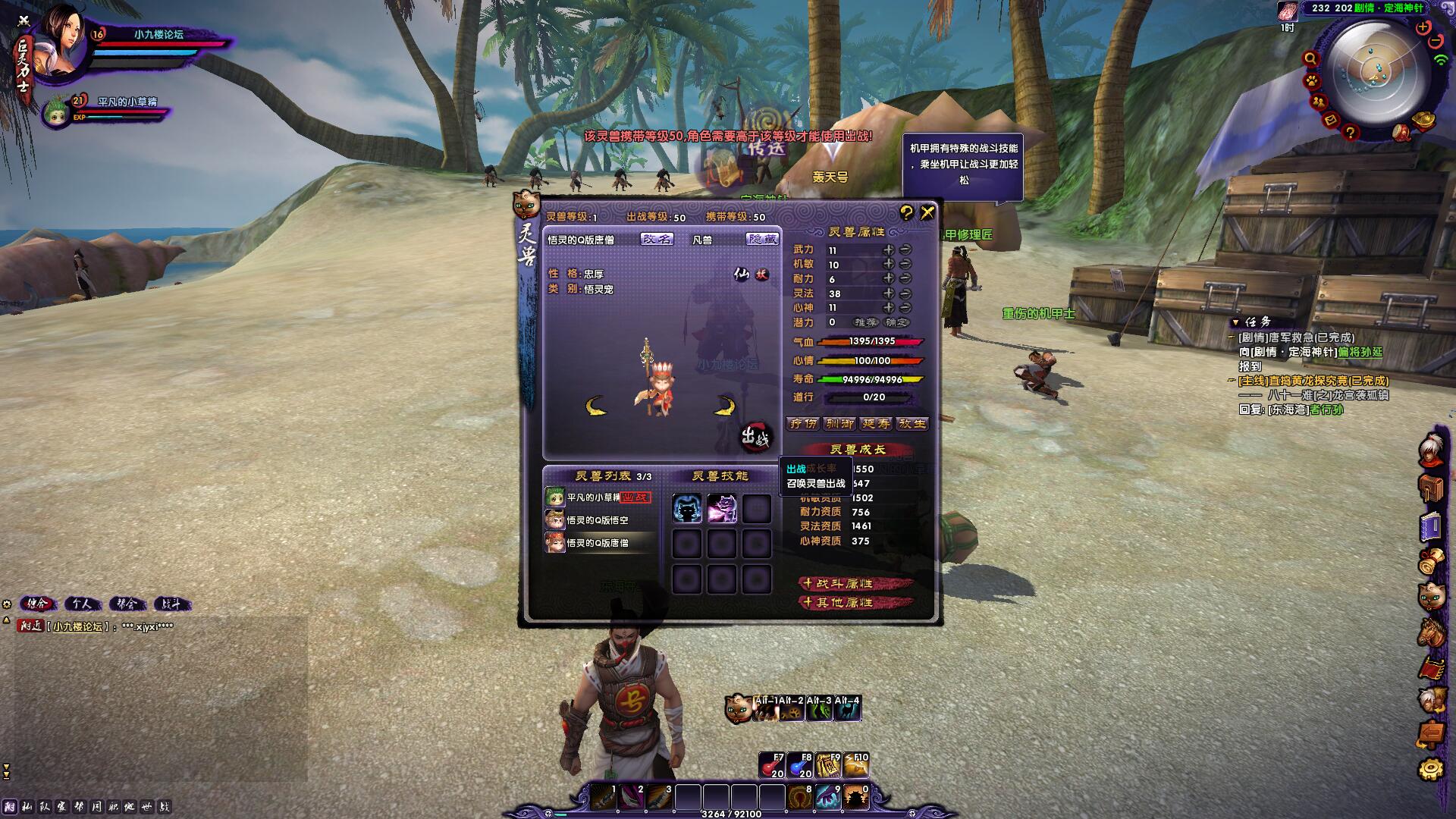1456x819 pixels.
Task: Open the gear settings icon
Action: tap(1431, 769)
